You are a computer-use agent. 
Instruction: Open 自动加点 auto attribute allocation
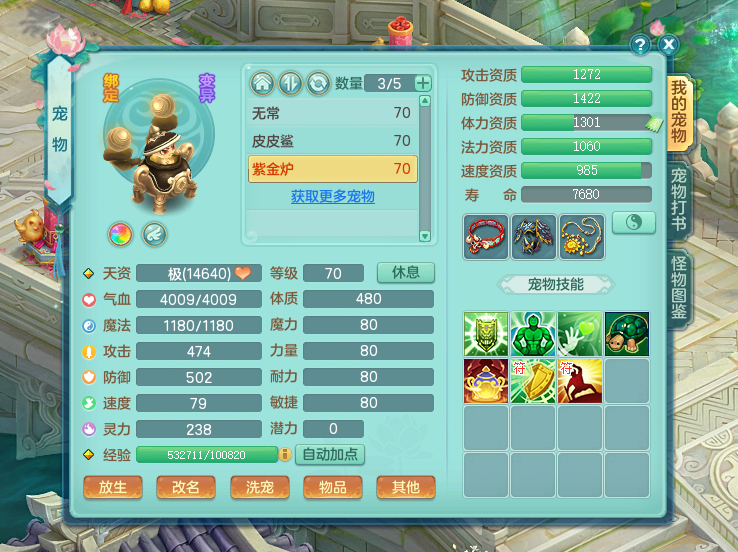330,454
